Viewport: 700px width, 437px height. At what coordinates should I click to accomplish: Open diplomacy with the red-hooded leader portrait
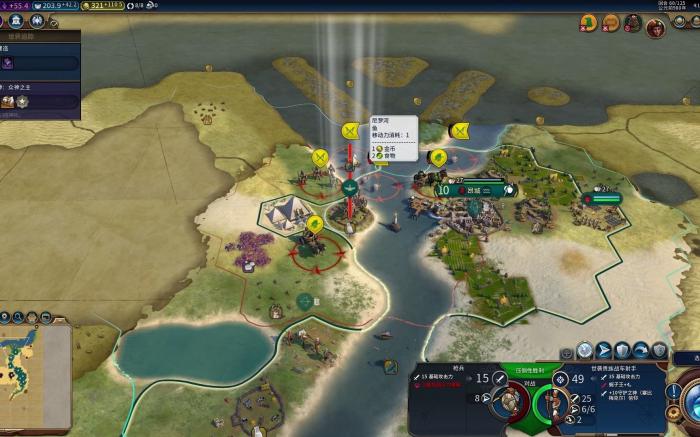click(655, 26)
